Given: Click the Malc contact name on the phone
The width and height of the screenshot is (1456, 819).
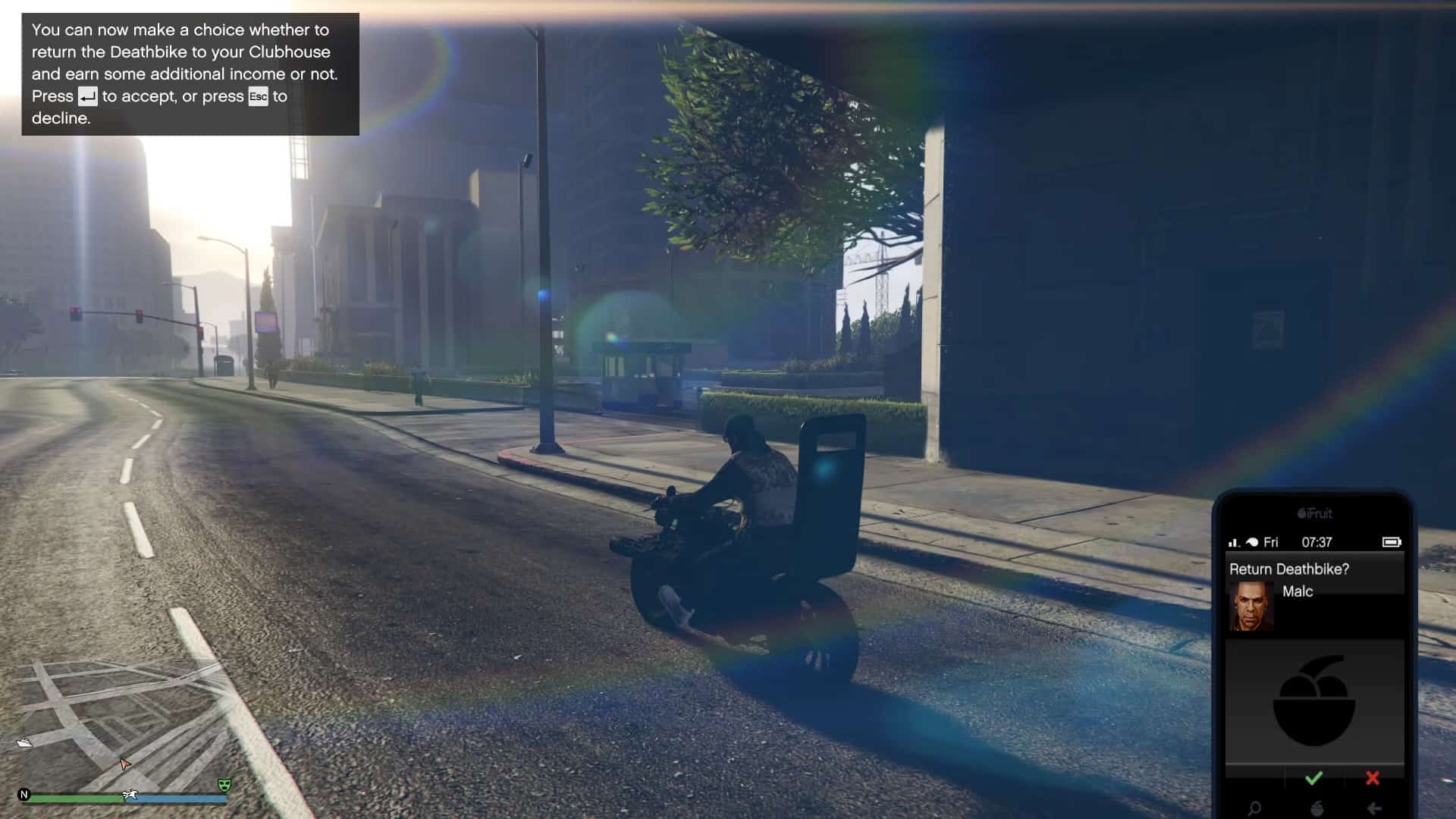Looking at the screenshot, I should click(x=1298, y=592).
